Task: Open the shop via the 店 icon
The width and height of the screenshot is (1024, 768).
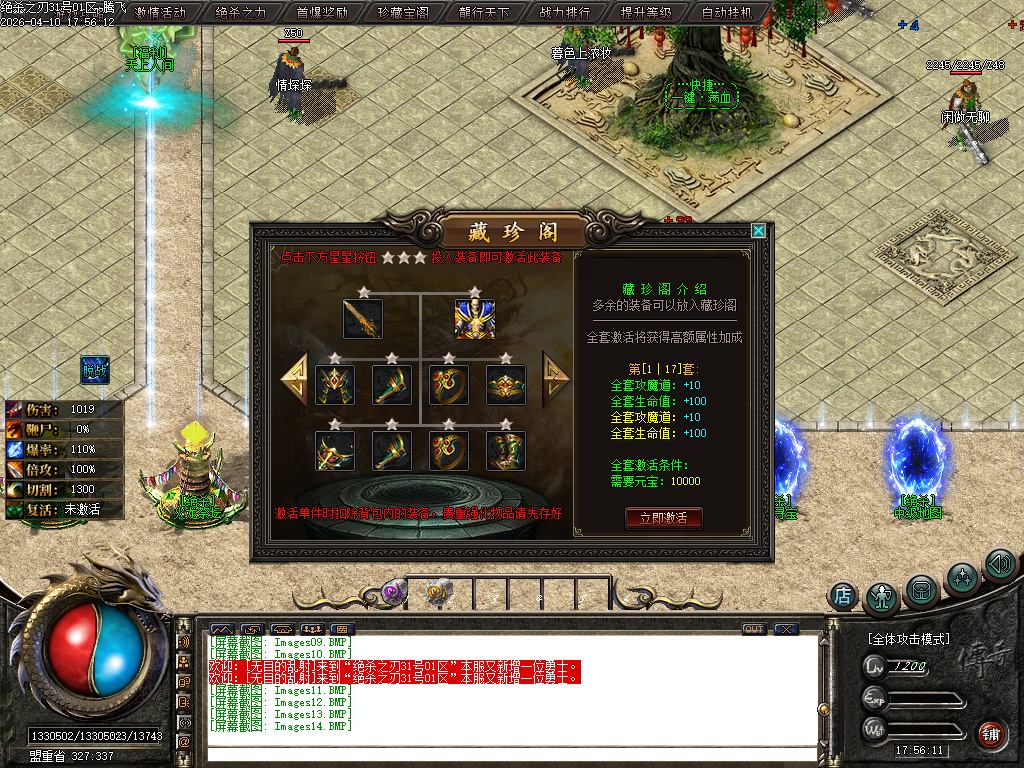Action: click(843, 597)
